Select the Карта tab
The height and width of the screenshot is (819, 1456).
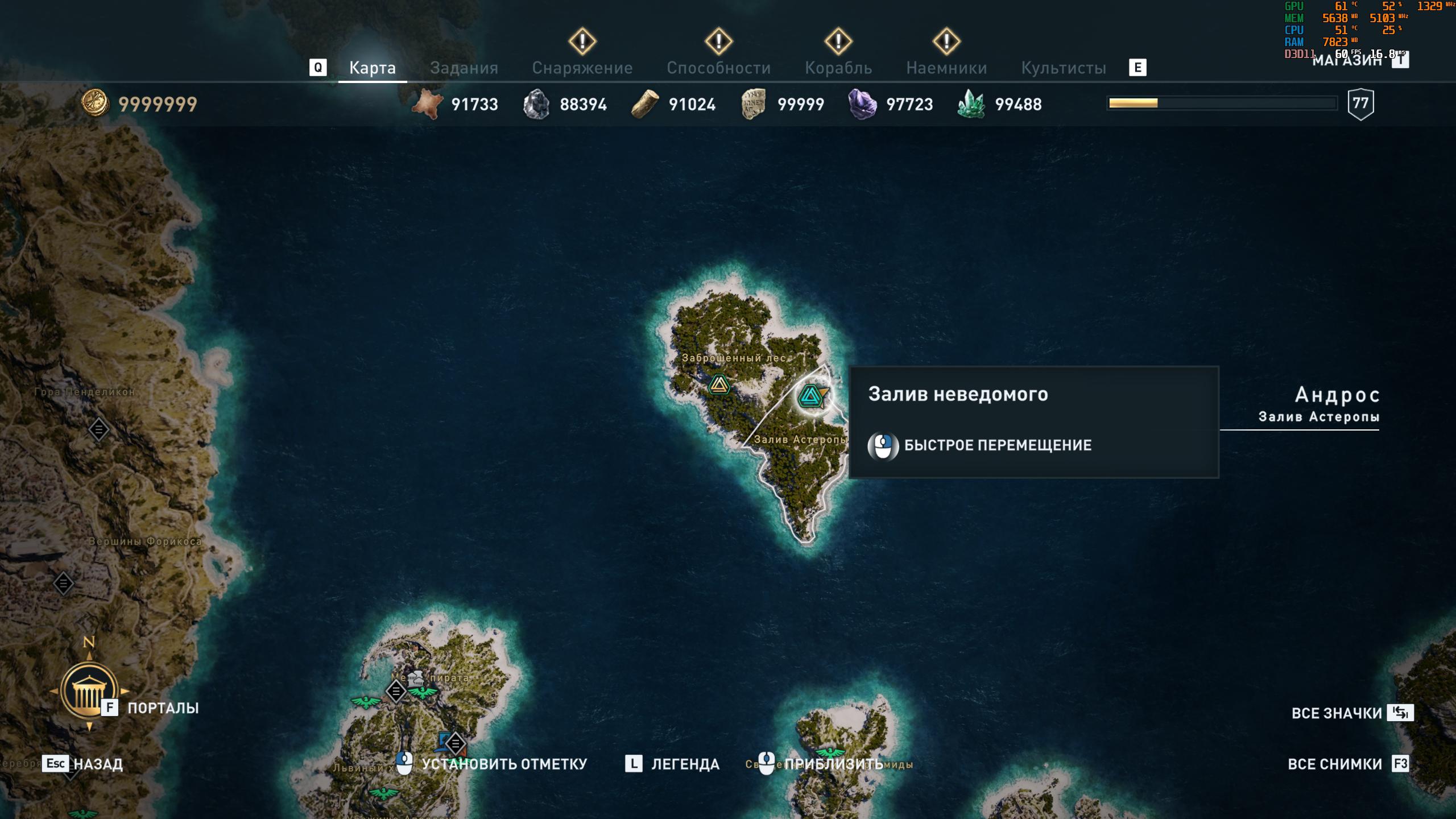point(372,68)
